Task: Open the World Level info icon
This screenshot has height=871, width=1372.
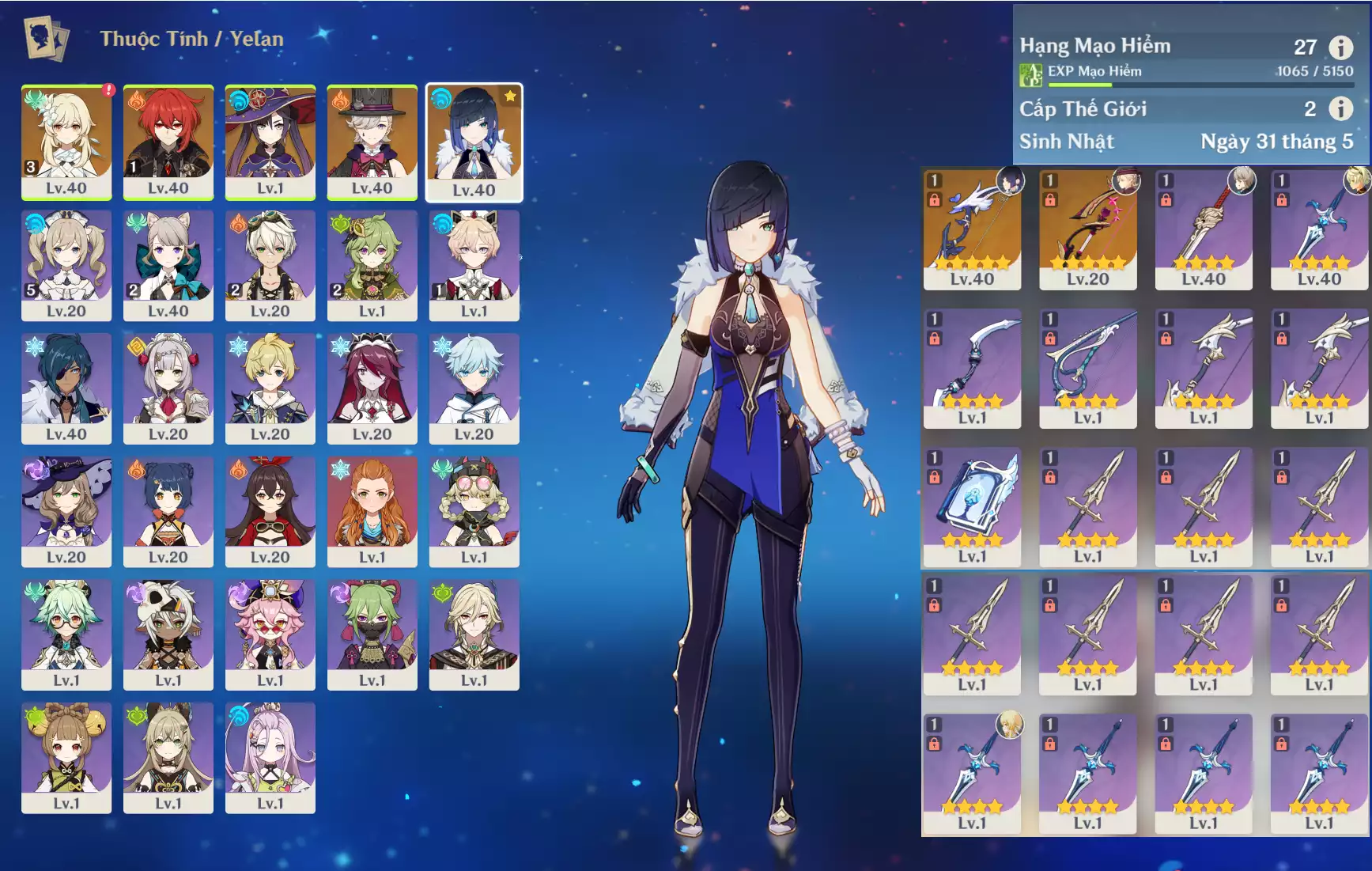Action: point(1340,108)
